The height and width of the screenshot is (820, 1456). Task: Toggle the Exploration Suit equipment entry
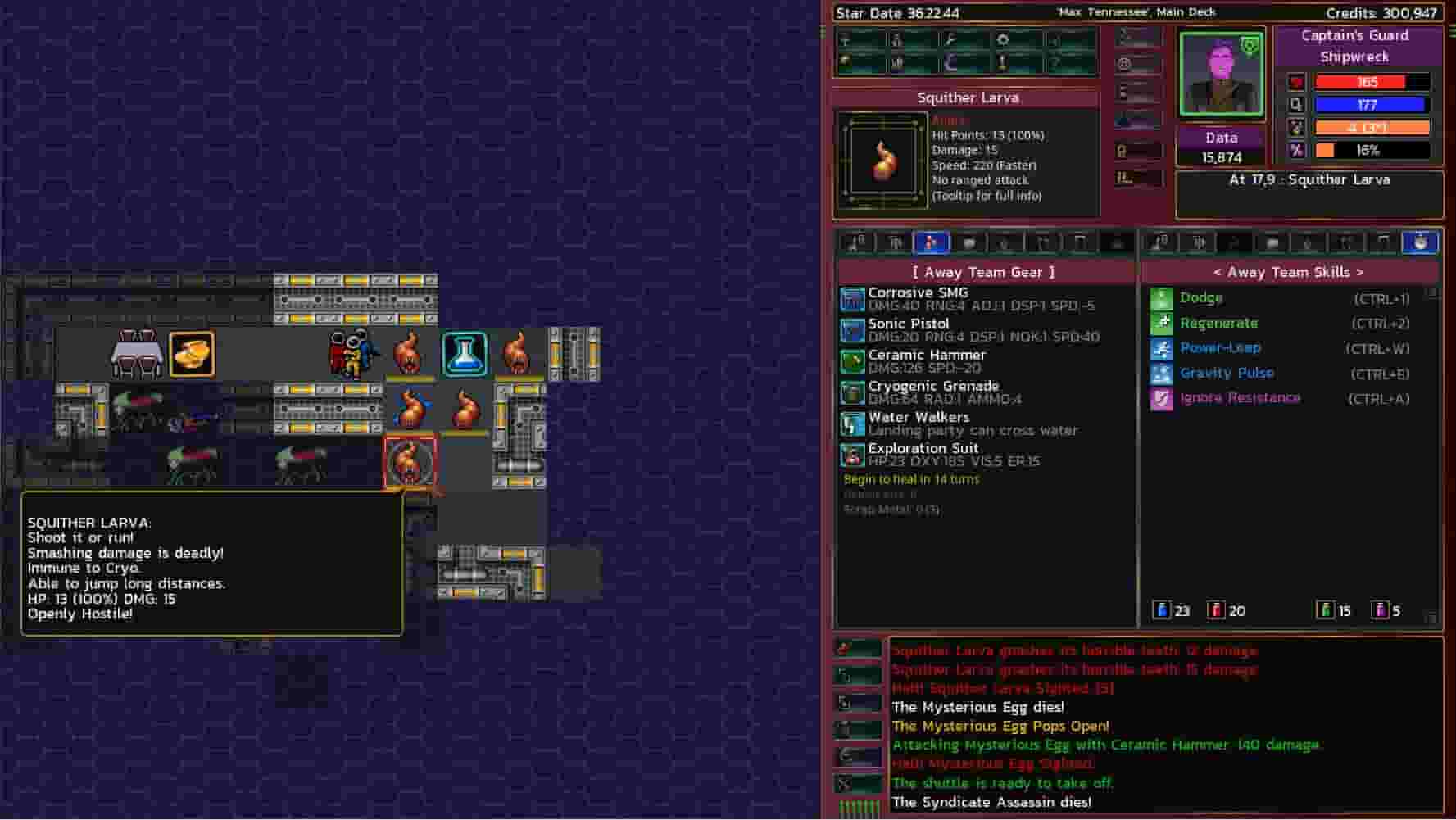click(x=852, y=454)
